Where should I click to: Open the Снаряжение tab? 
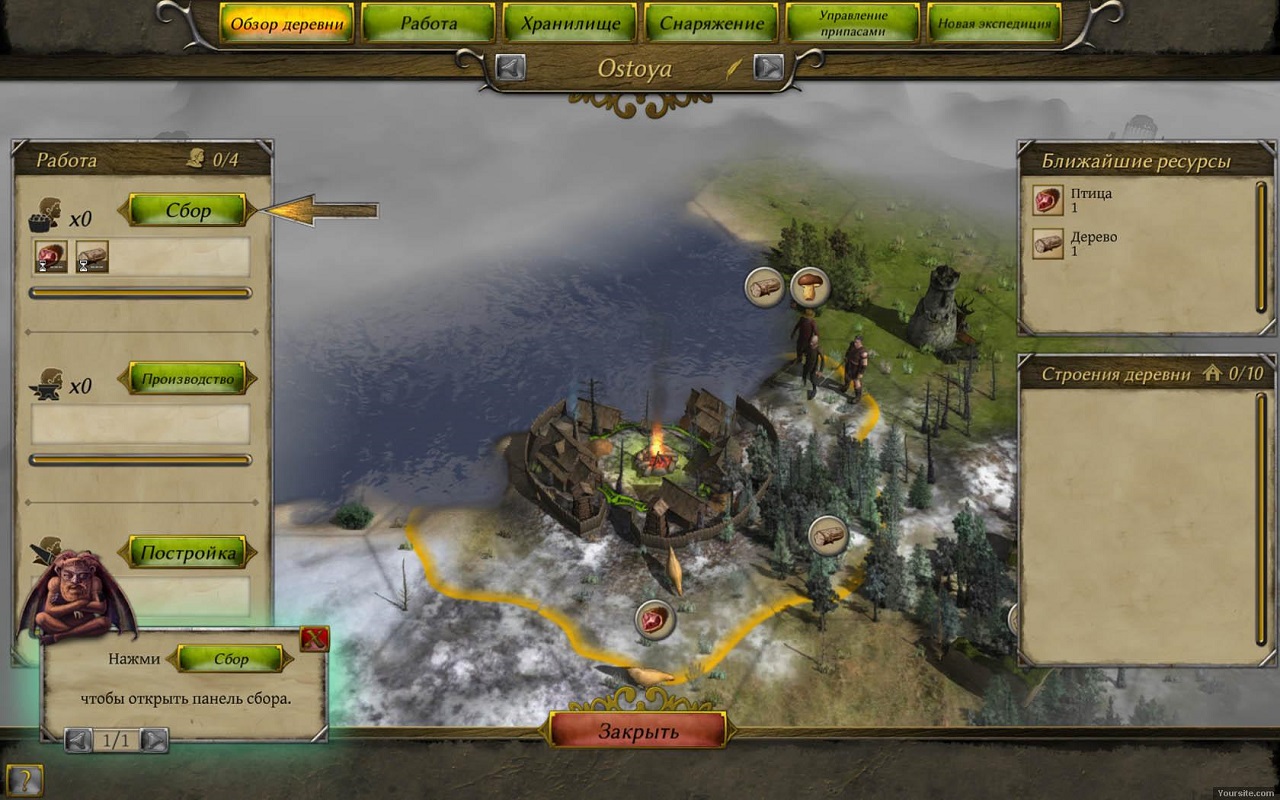pyautogui.click(x=711, y=23)
